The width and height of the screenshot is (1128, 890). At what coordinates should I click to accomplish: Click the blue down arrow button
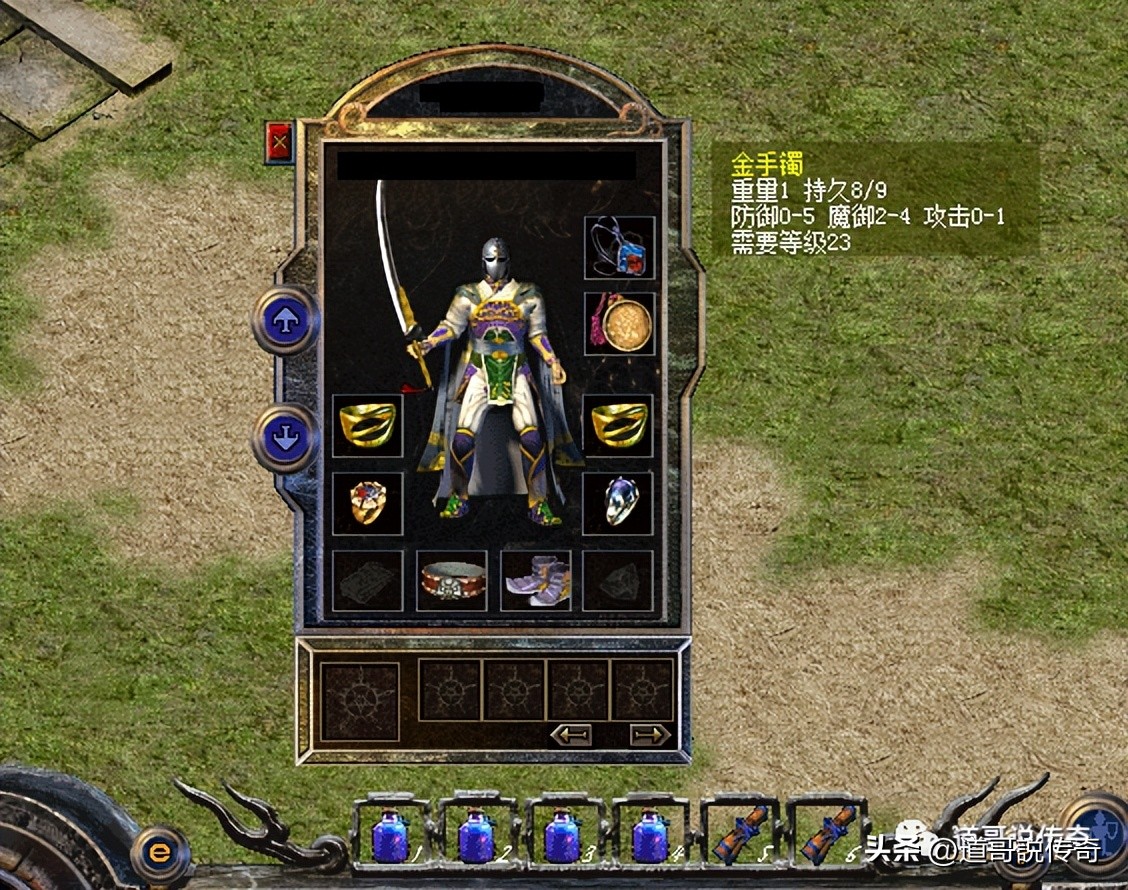286,437
